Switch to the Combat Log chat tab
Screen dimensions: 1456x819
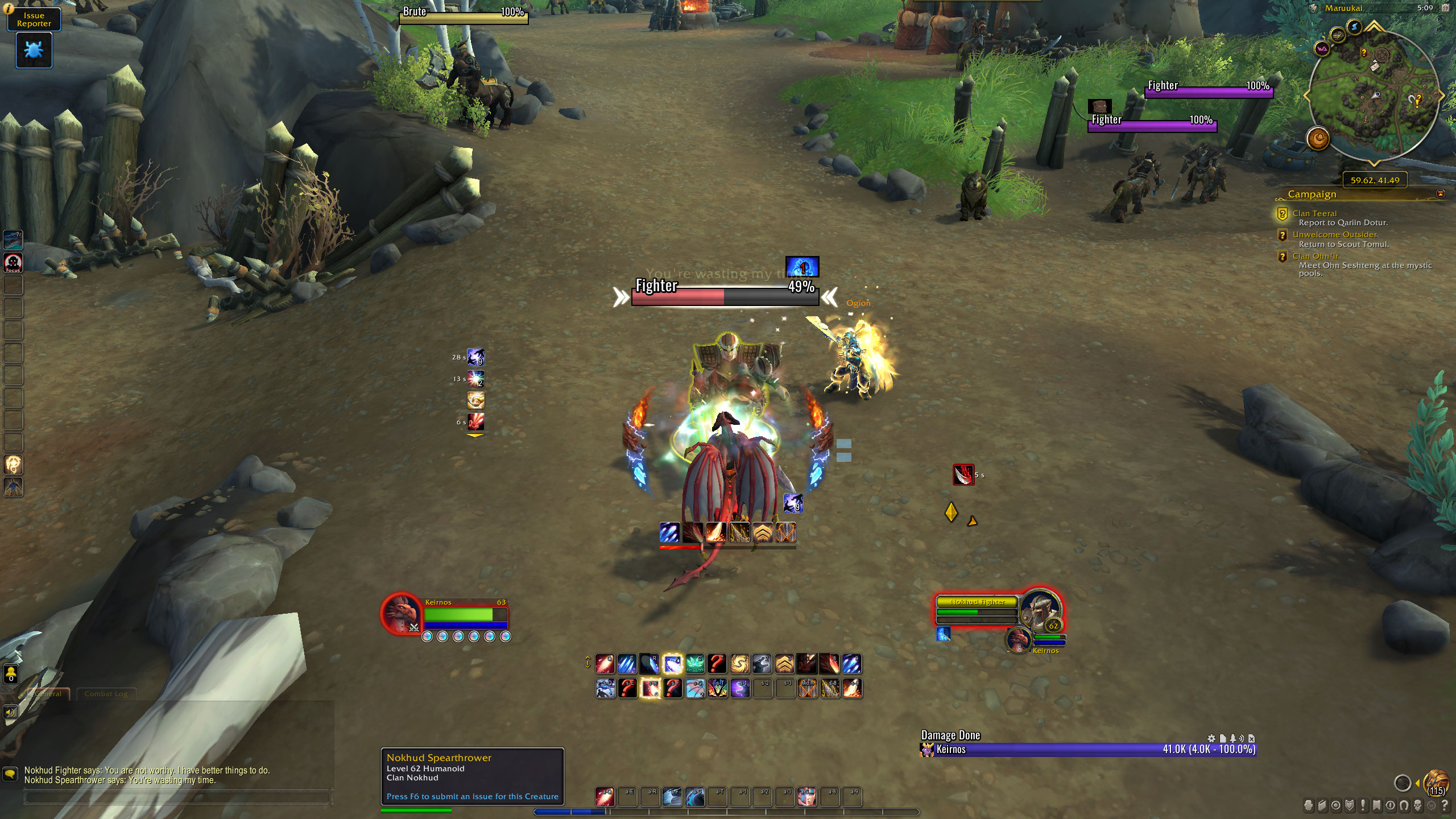click(106, 694)
